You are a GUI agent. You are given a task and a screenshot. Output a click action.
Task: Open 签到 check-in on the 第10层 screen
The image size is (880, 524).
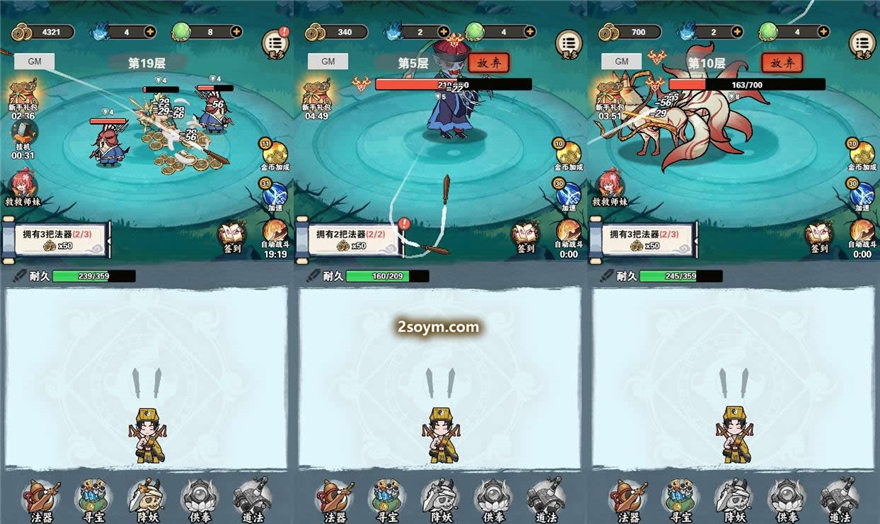(818, 236)
